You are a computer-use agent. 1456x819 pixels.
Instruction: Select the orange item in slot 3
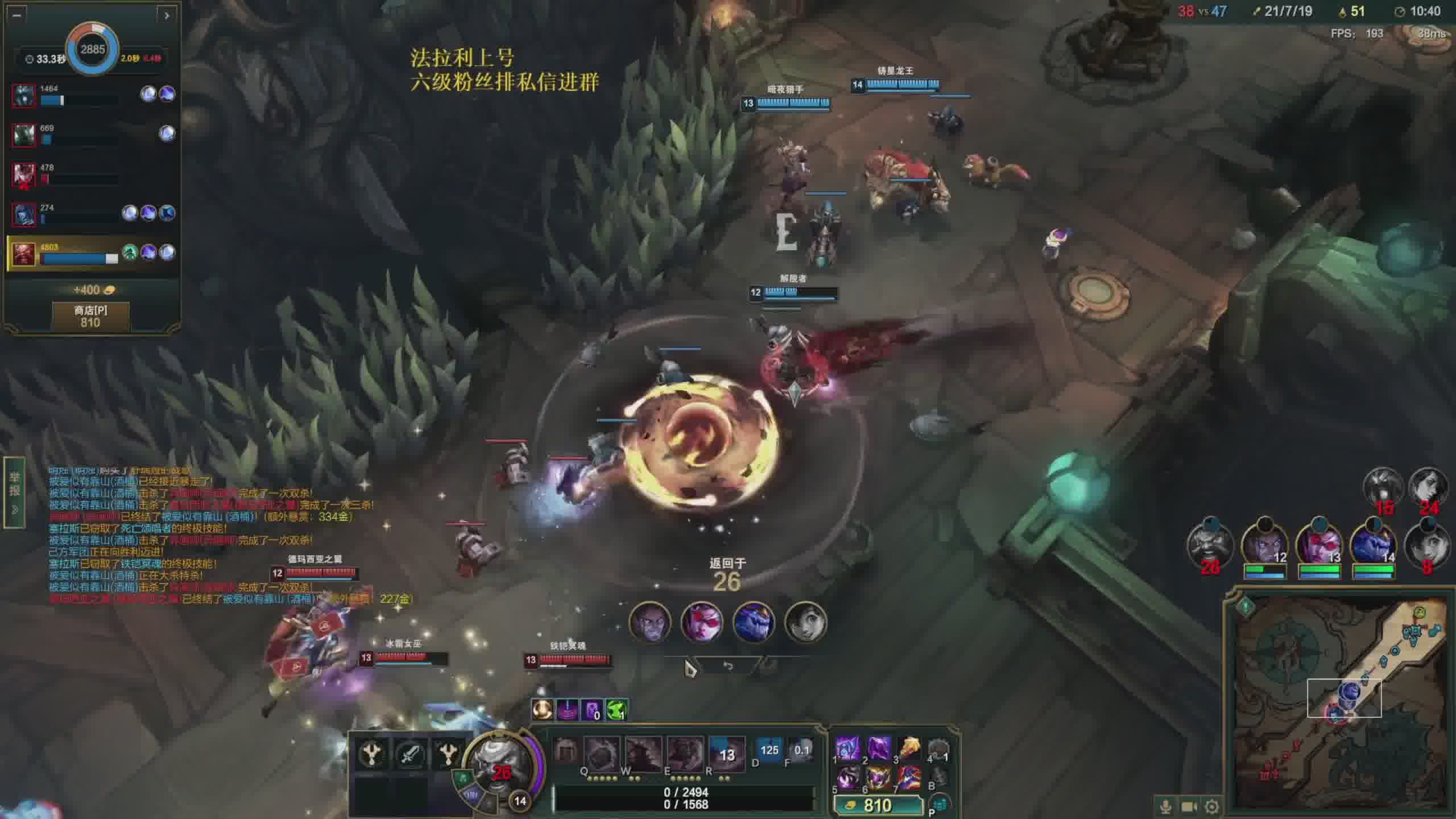(x=909, y=749)
